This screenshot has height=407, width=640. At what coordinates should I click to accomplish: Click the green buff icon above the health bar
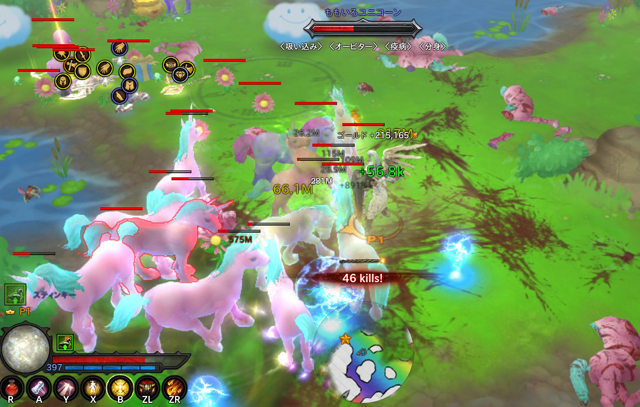point(64,343)
